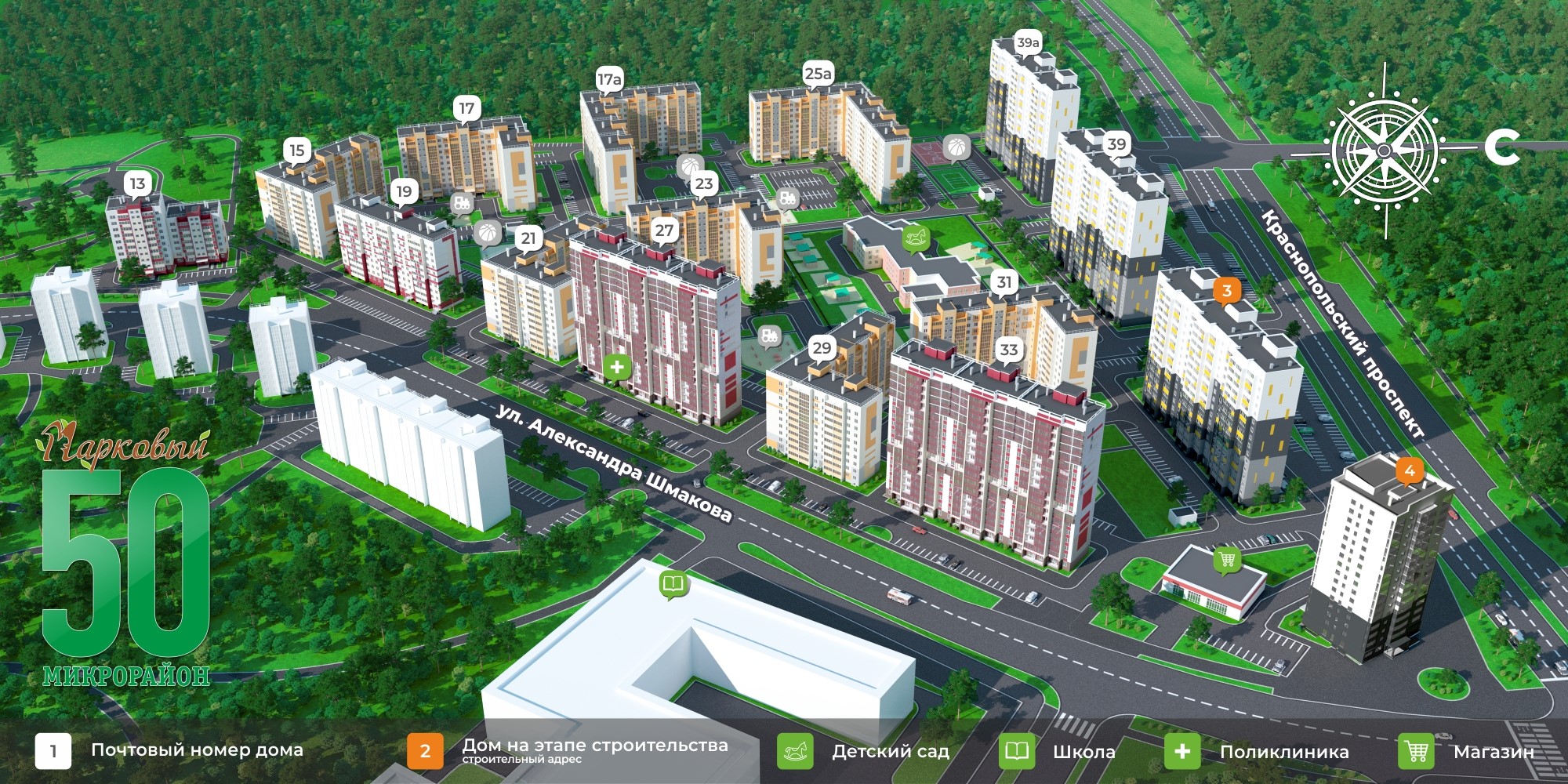Select the school book marker on the map
Image resolution: width=1568 pixels, height=784 pixels.
(673, 584)
